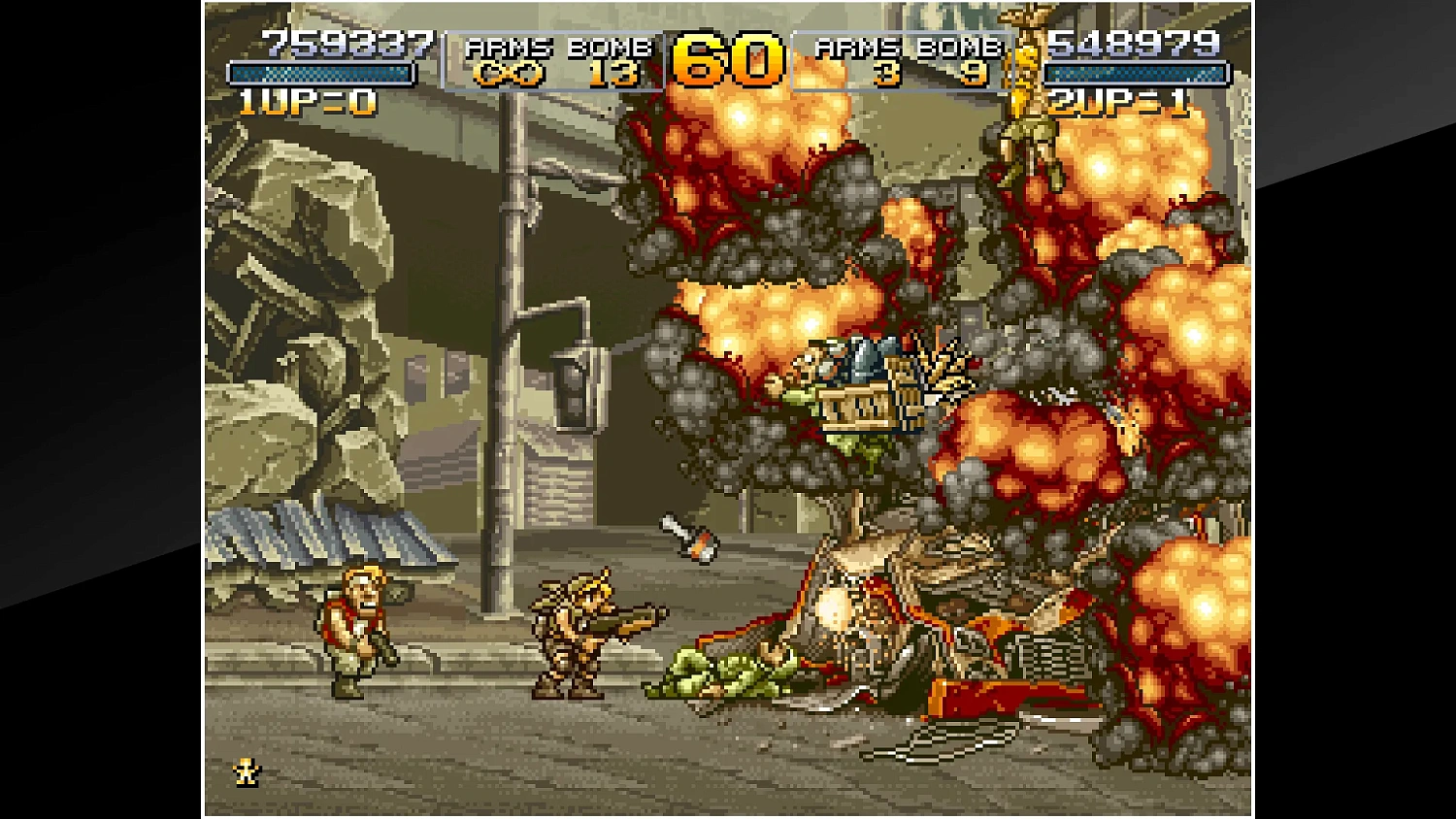Click the player 2 BOMB count of 9
The image size is (1456, 819).
(x=974, y=72)
